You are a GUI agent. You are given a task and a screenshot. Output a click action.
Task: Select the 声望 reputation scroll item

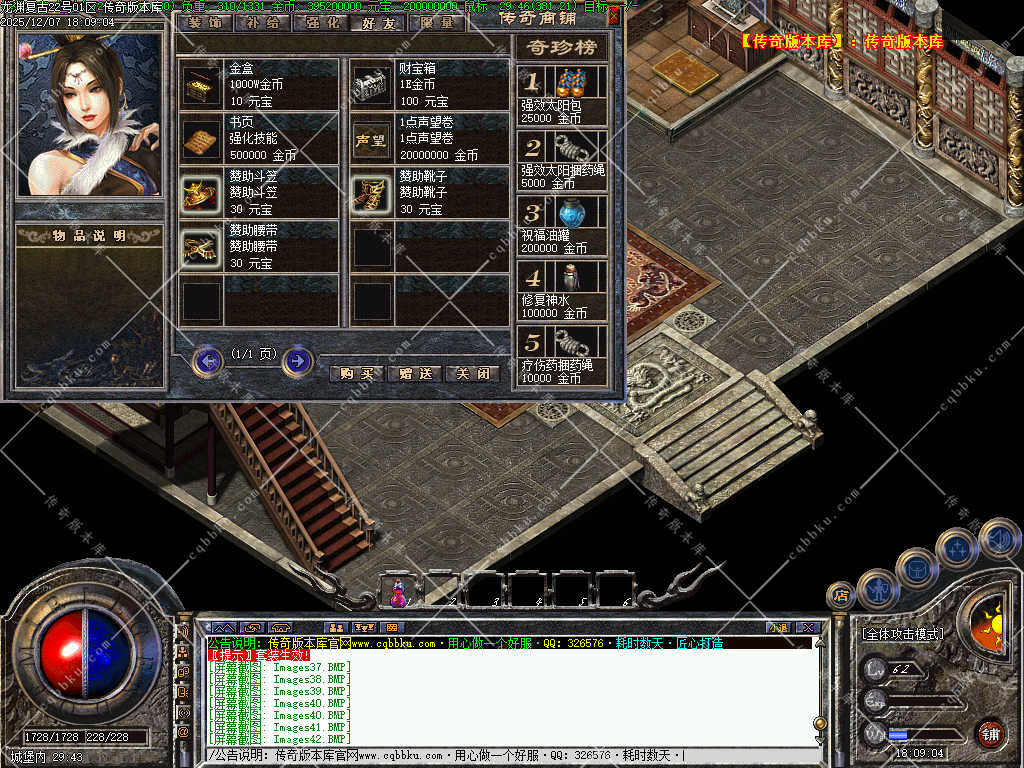tap(372, 140)
